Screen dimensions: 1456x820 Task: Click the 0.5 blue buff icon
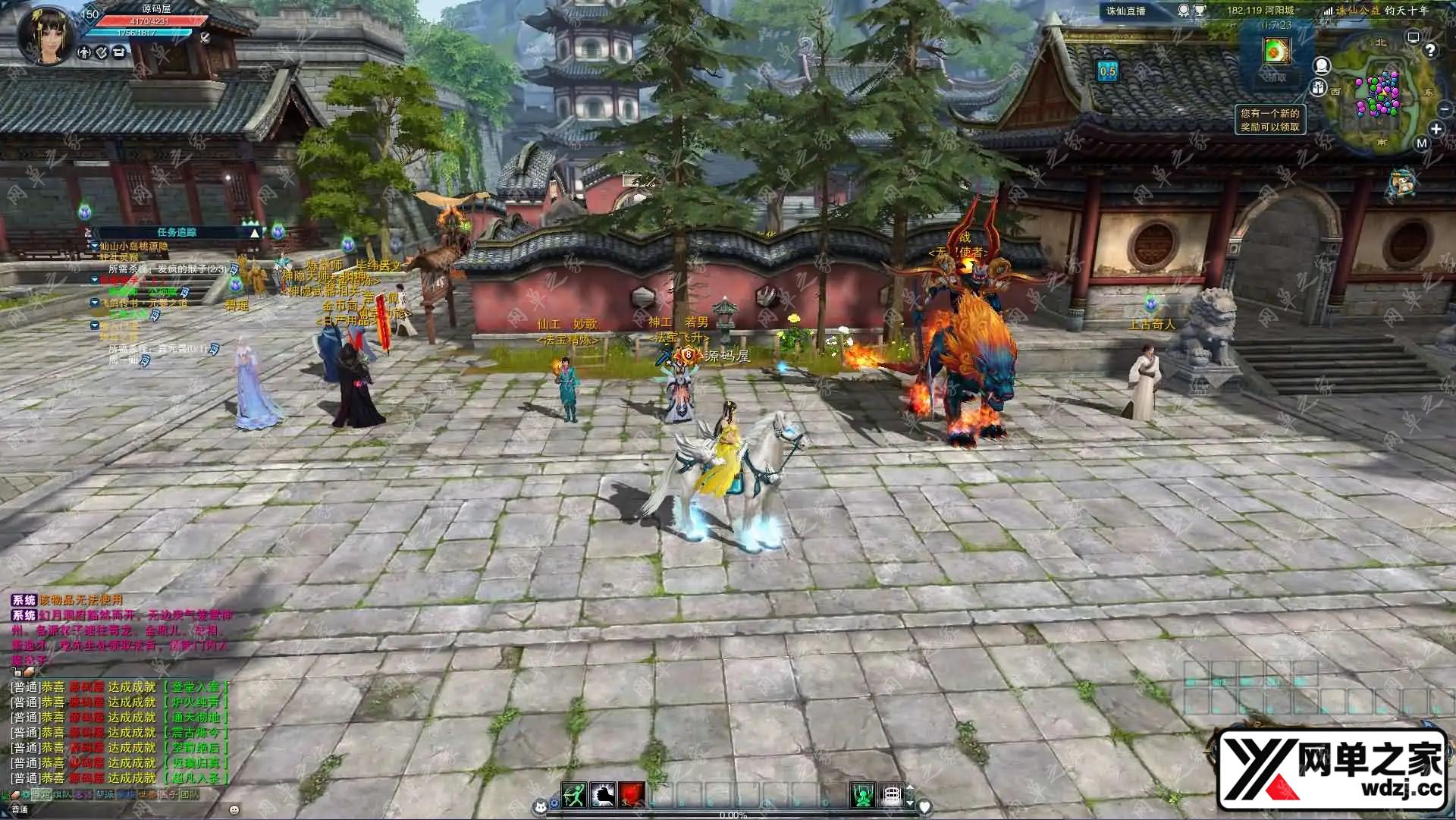[x=1108, y=71]
